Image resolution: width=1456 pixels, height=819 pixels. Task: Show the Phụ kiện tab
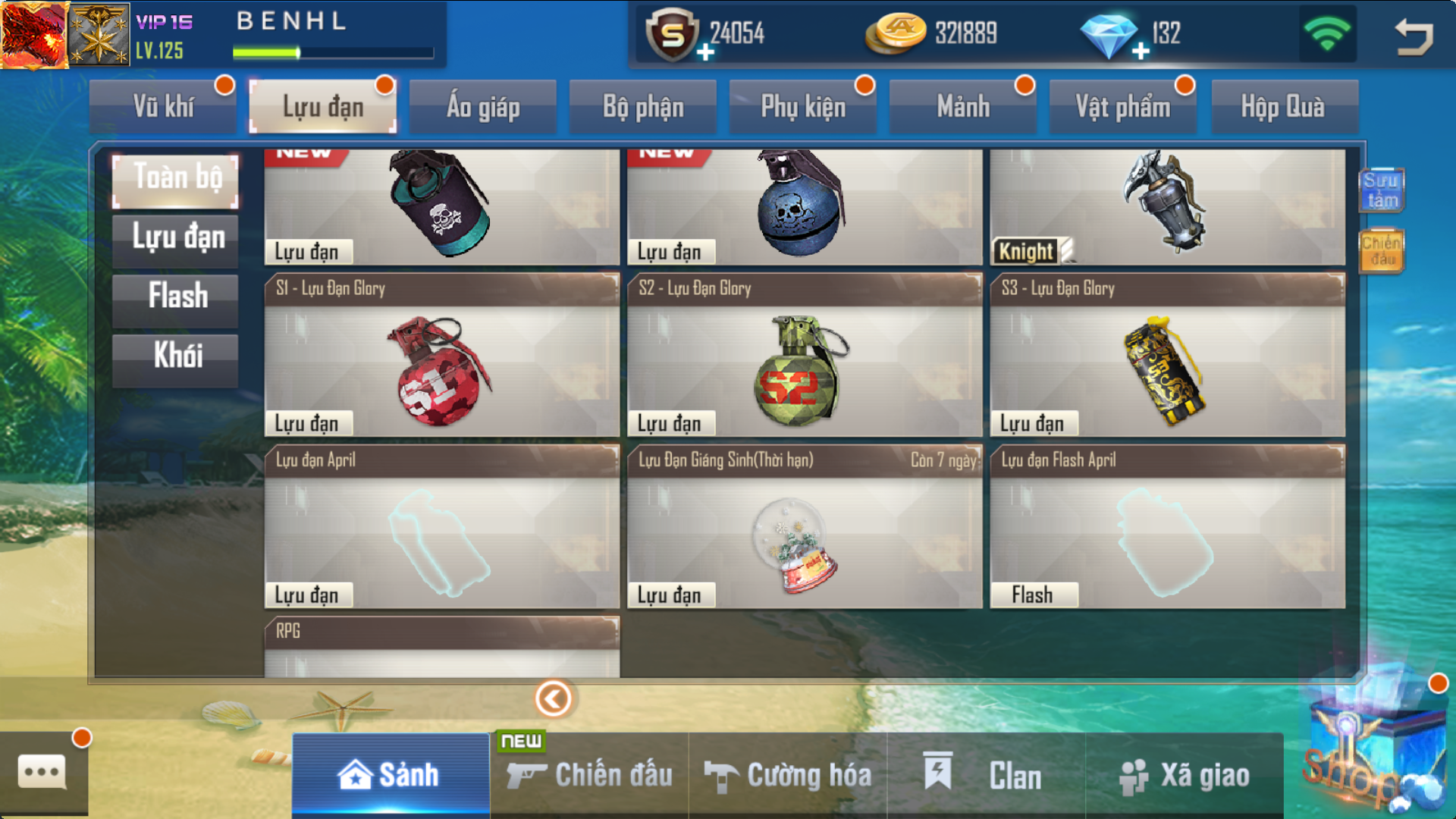(803, 107)
